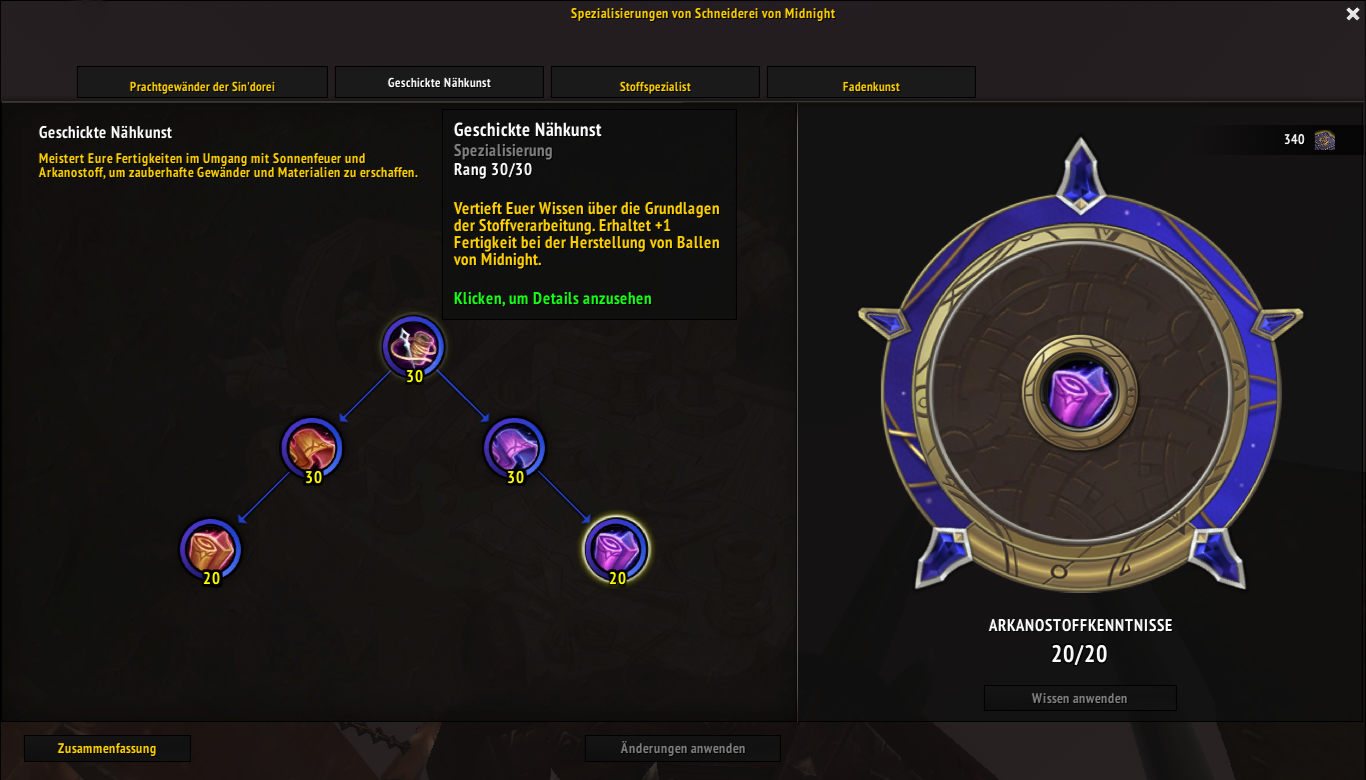The height and width of the screenshot is (780, 1366).
Task: Choose the orange cloth node ranked 30
Action: (x=312, y=448)
